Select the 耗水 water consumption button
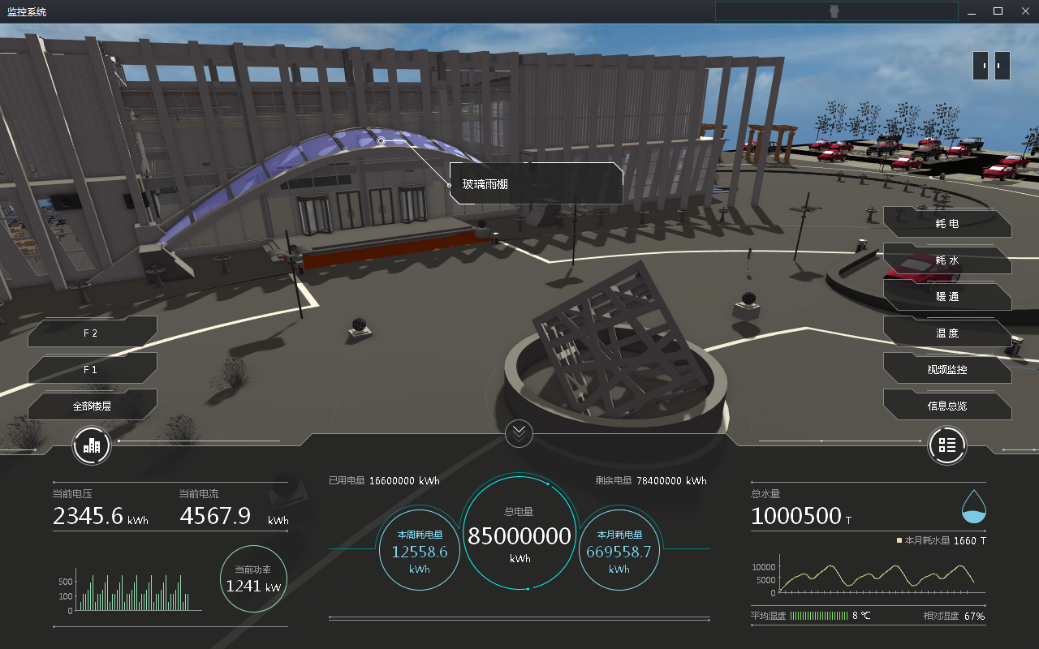Image resolution: width=1039 pixels, height=649 pixels. coord(946,260)
